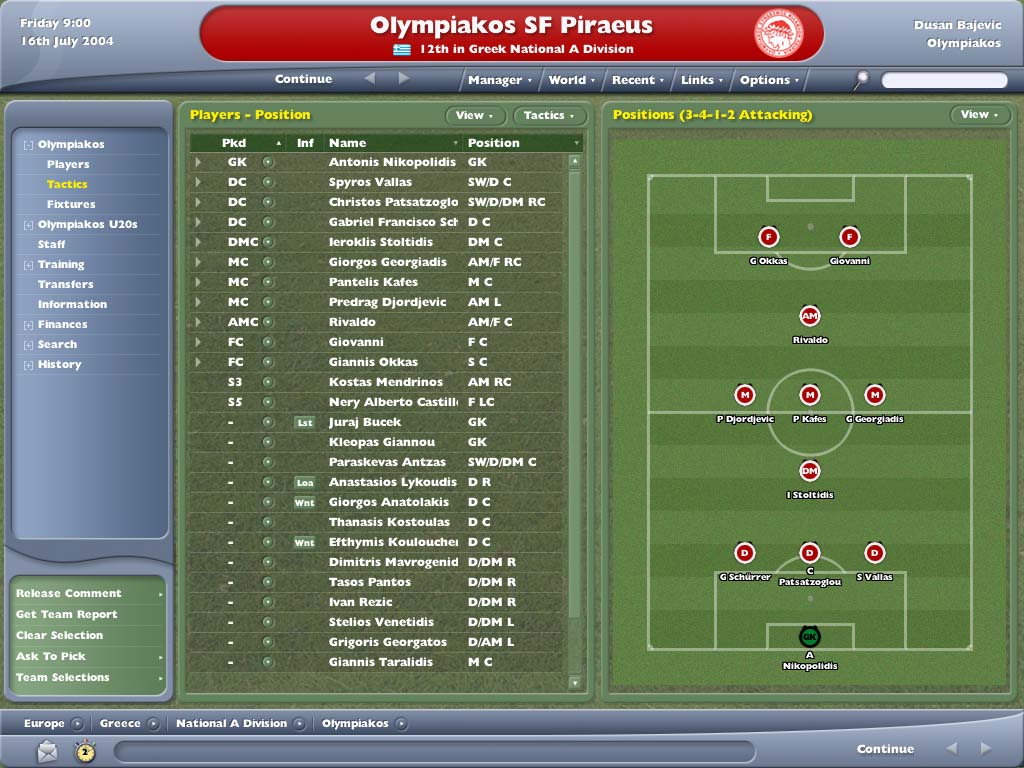The image size is (1024, 768).
Task: Open the Links dropdown menu
Action: tap(701, 80)
